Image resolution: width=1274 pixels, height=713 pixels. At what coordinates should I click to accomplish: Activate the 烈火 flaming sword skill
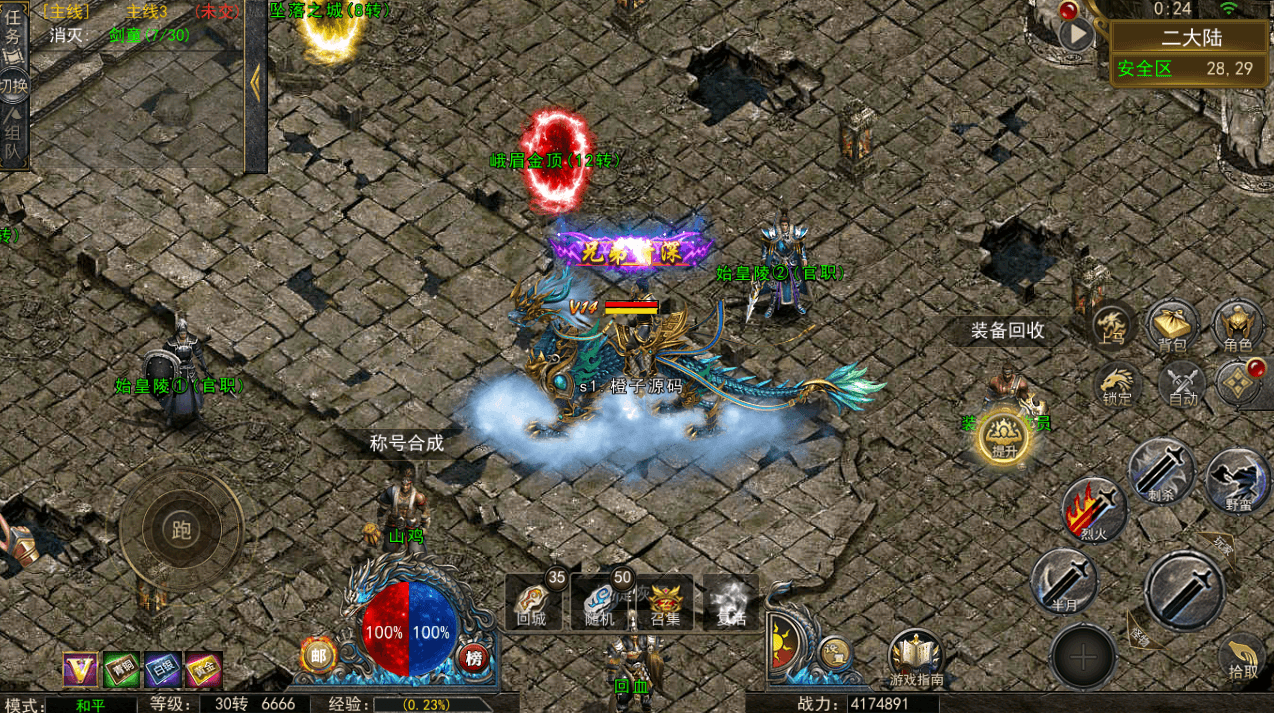coord(1094,508)
